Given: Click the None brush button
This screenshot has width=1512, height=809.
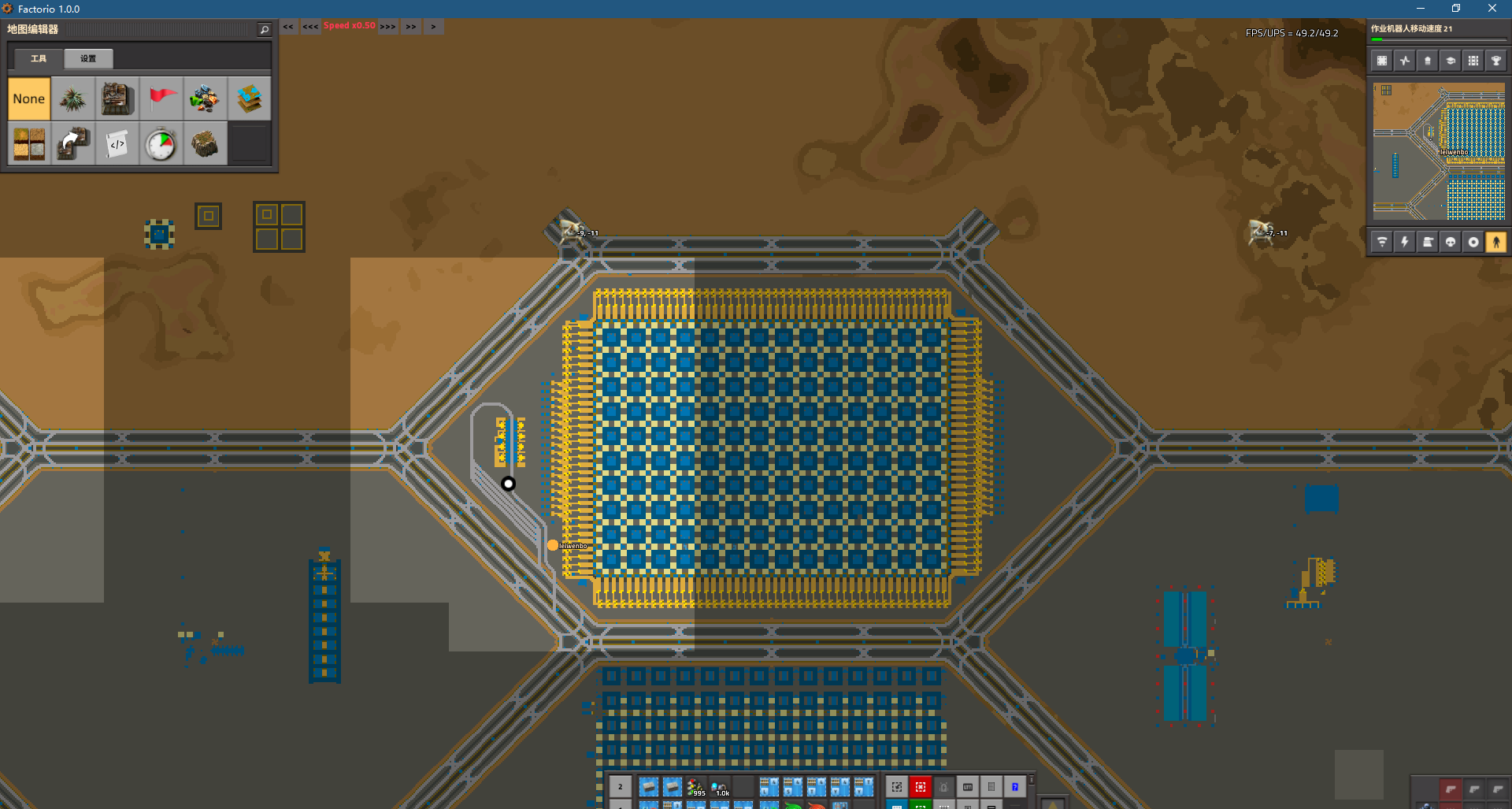Looking at the screenshot, I should 29,98.
